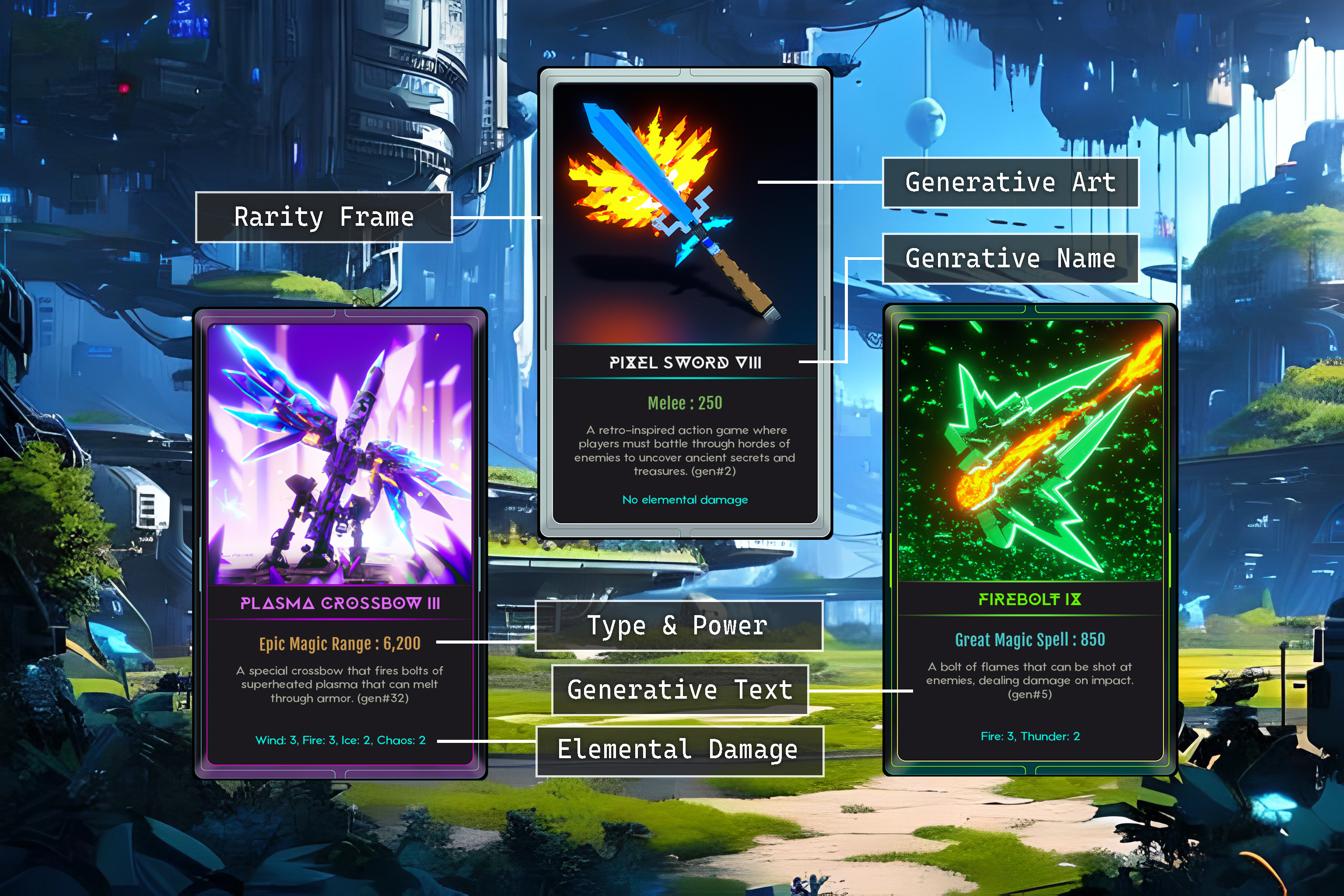Choose the Plasma Crossbow III card

340,543
